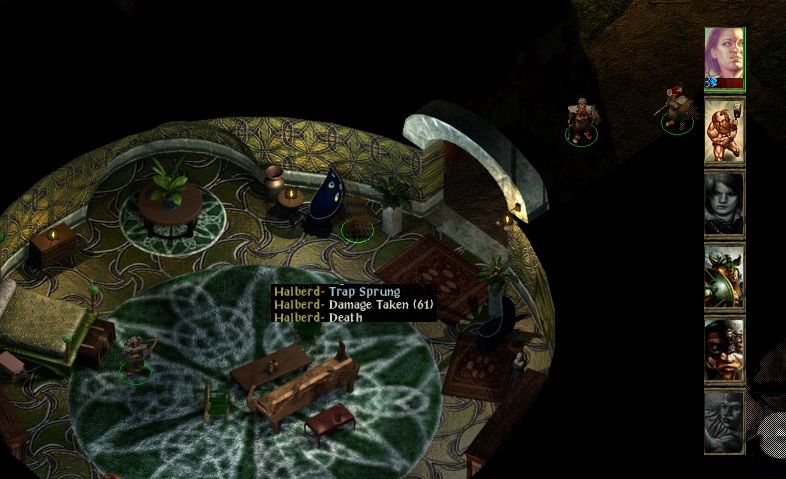This screenshot has height=479, width=786.
Task: Select the red-haired woman party portrait
Action: [x=724, y=58]
